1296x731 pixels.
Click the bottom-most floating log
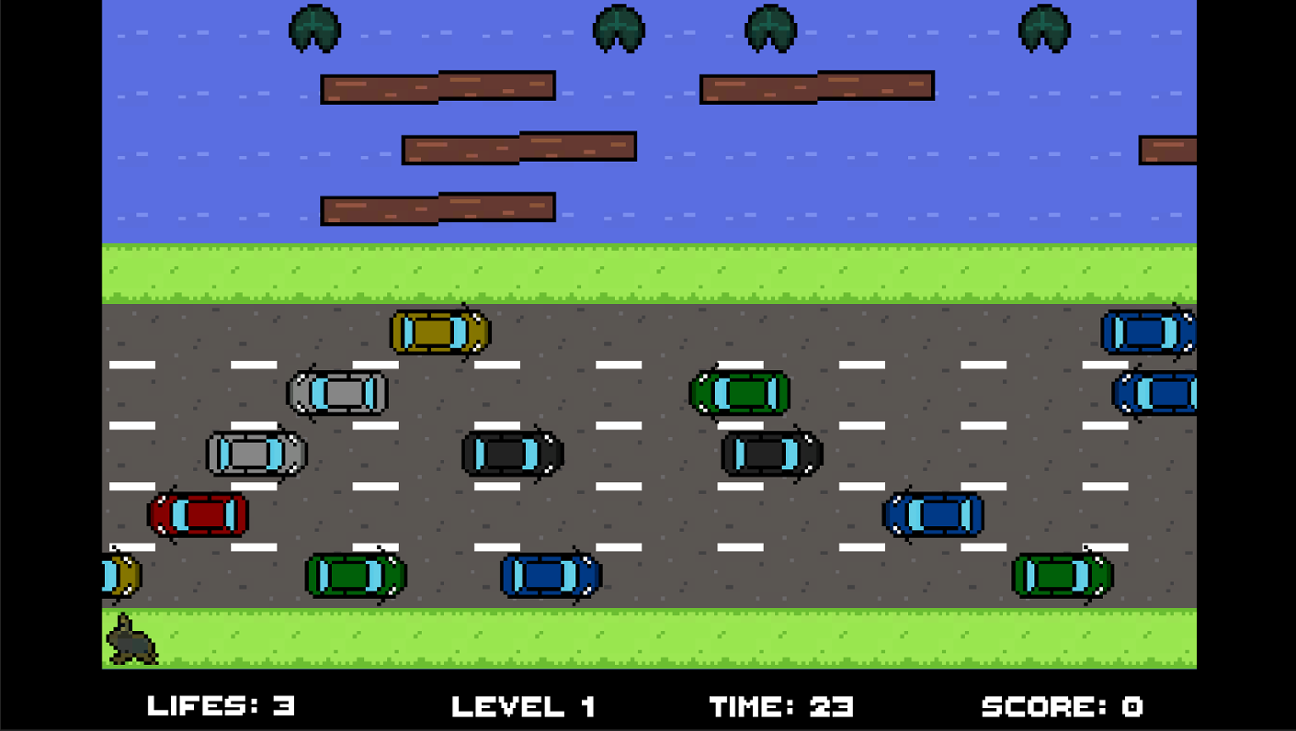(437, 207)
